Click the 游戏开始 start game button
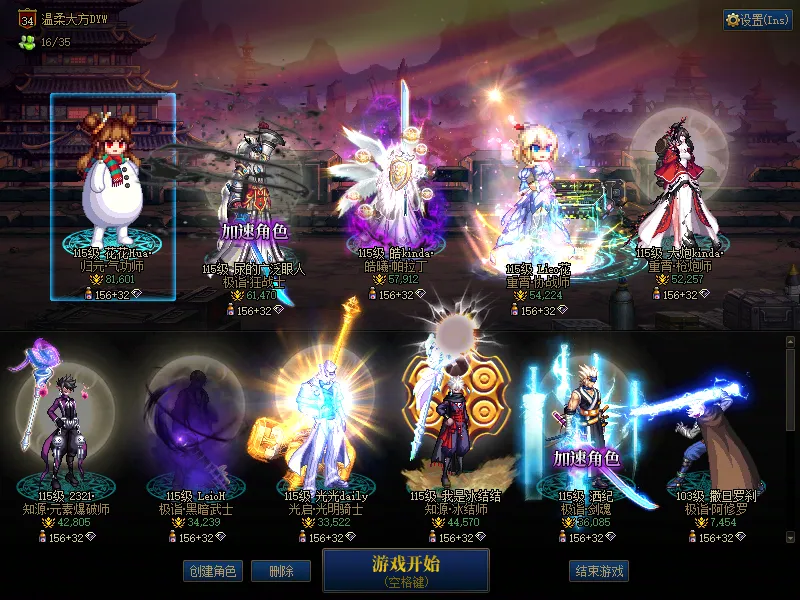Image resolution: width=800 pixels, height=600 pixels. point(405,571)
